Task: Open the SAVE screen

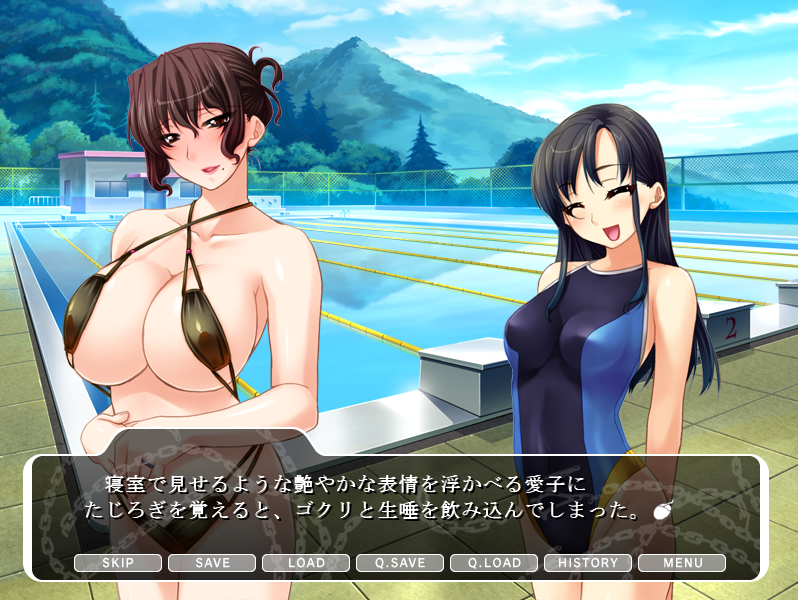Action: point(212,563)
